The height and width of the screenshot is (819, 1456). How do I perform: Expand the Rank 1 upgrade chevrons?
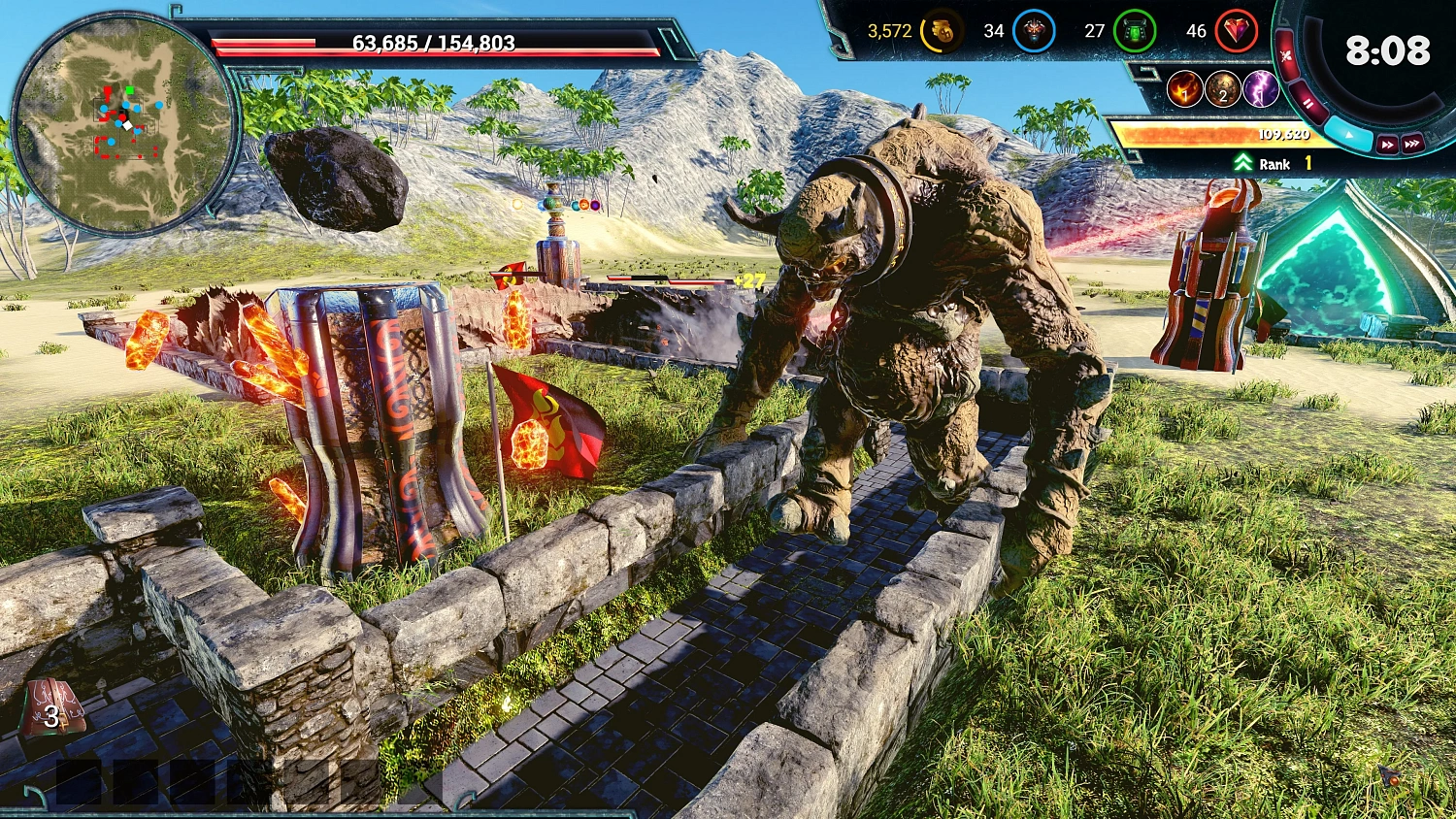click(1243, 163)
